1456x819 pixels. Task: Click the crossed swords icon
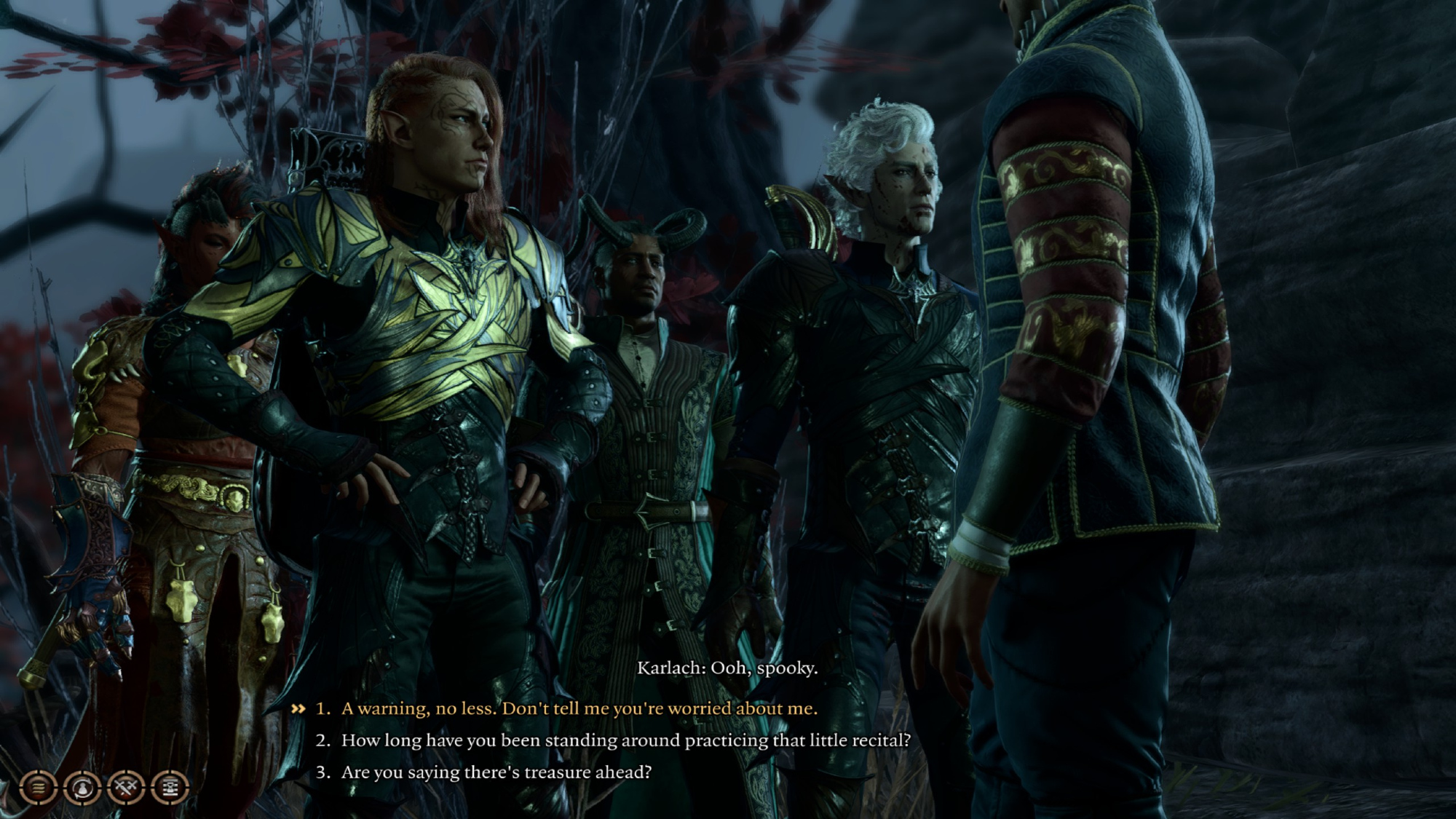(x=126, y=787)
